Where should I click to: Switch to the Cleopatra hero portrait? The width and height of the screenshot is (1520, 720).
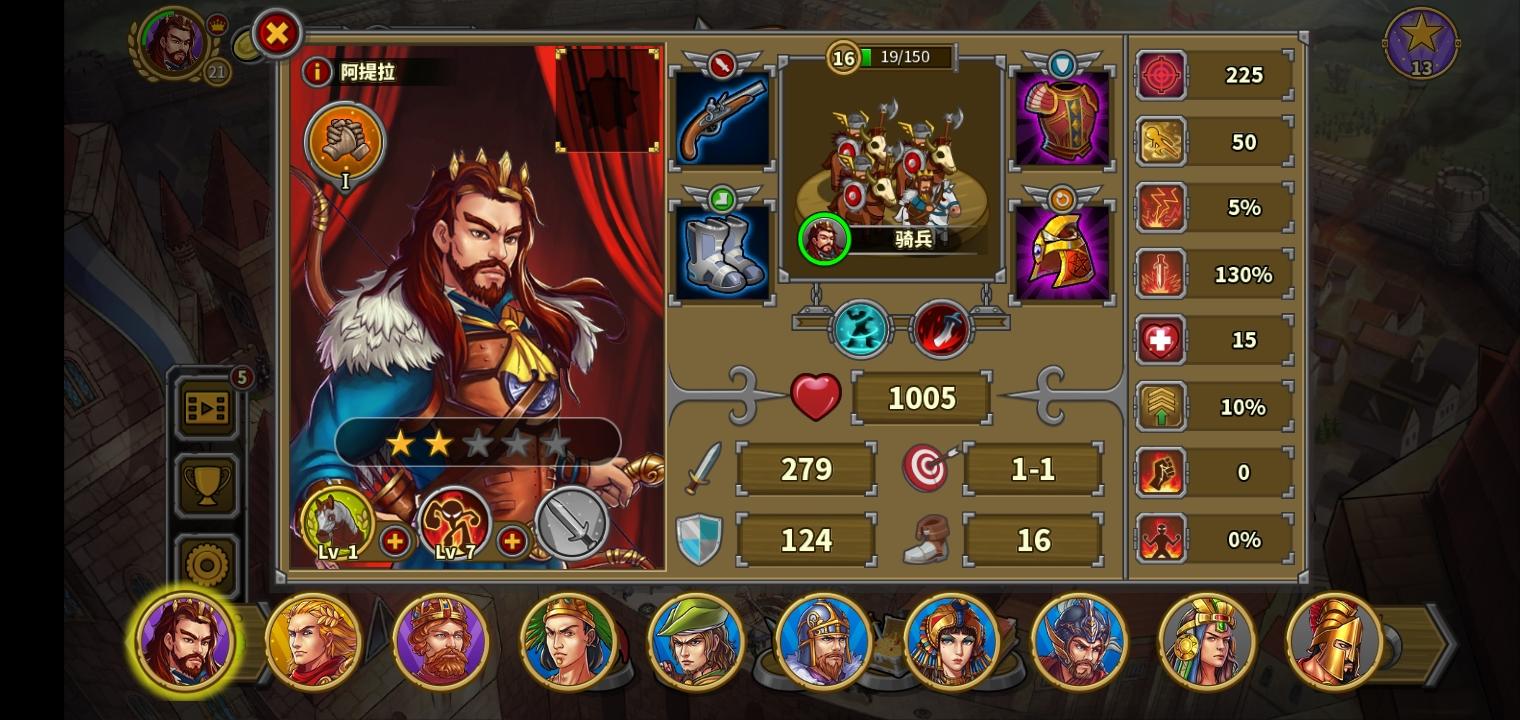(x=951, y=641)
